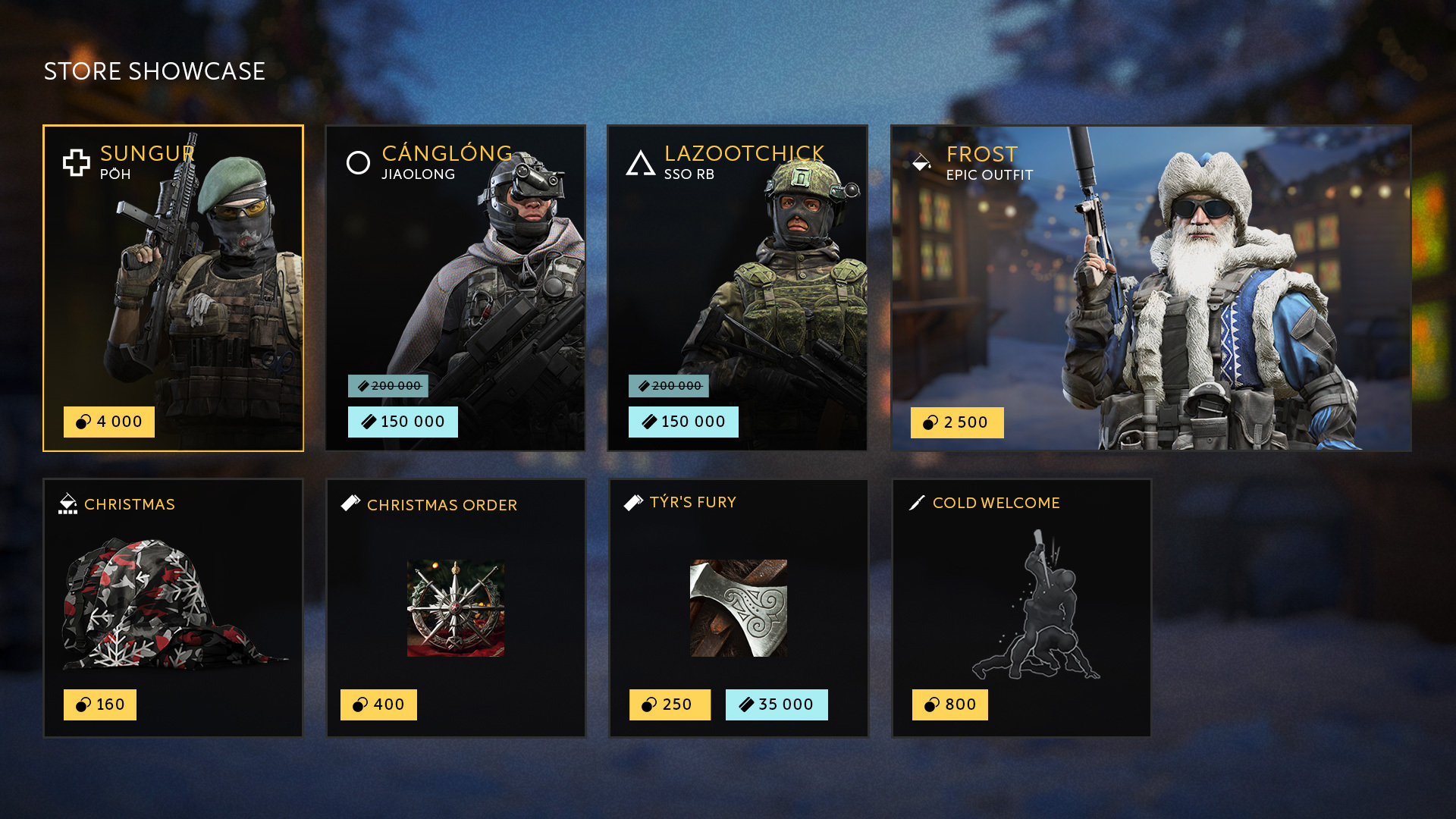This screenshot has height=819, width=1456.
Task: Purchase Cánglóng for 150 000
Action: tap(403, 422)
